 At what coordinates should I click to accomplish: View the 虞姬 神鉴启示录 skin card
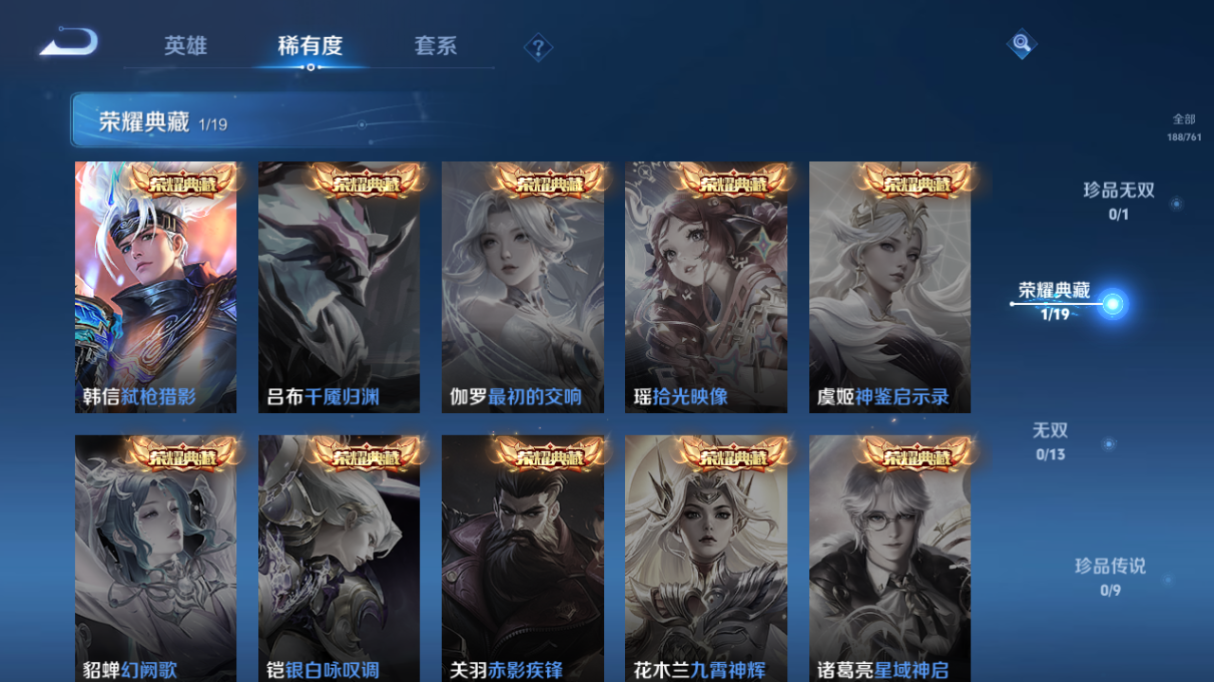coord(889,287)
